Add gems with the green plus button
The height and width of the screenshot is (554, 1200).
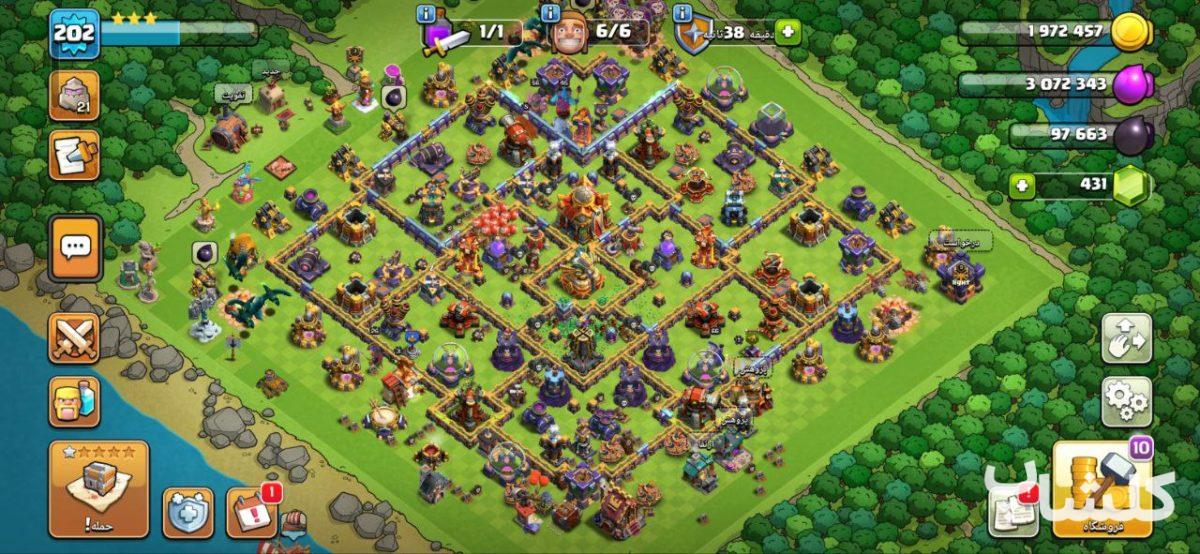[1021, 185]
